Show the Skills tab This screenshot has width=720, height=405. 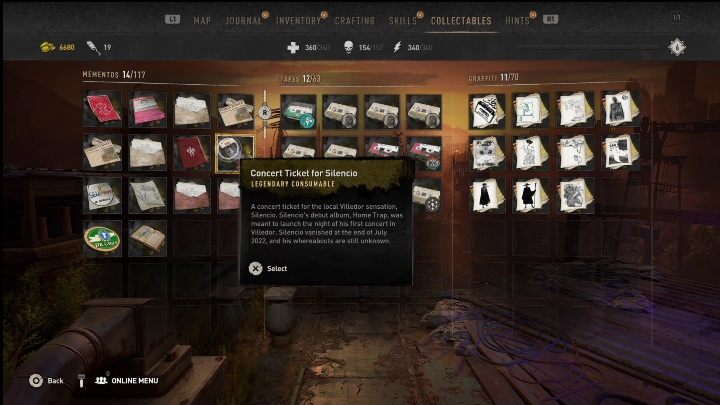(x=404, y=20)
